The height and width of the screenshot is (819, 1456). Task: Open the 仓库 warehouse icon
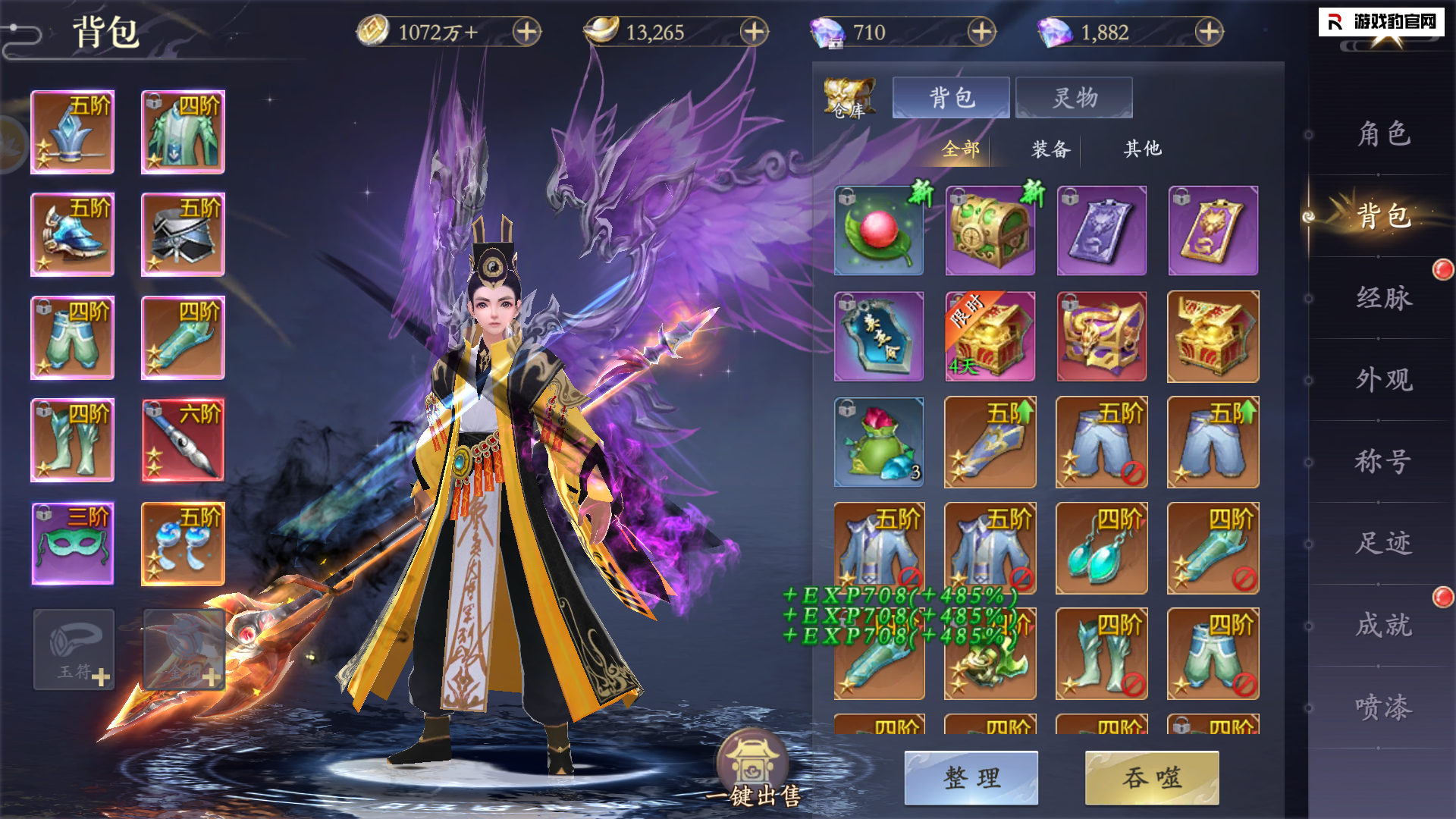coord(849,99)
